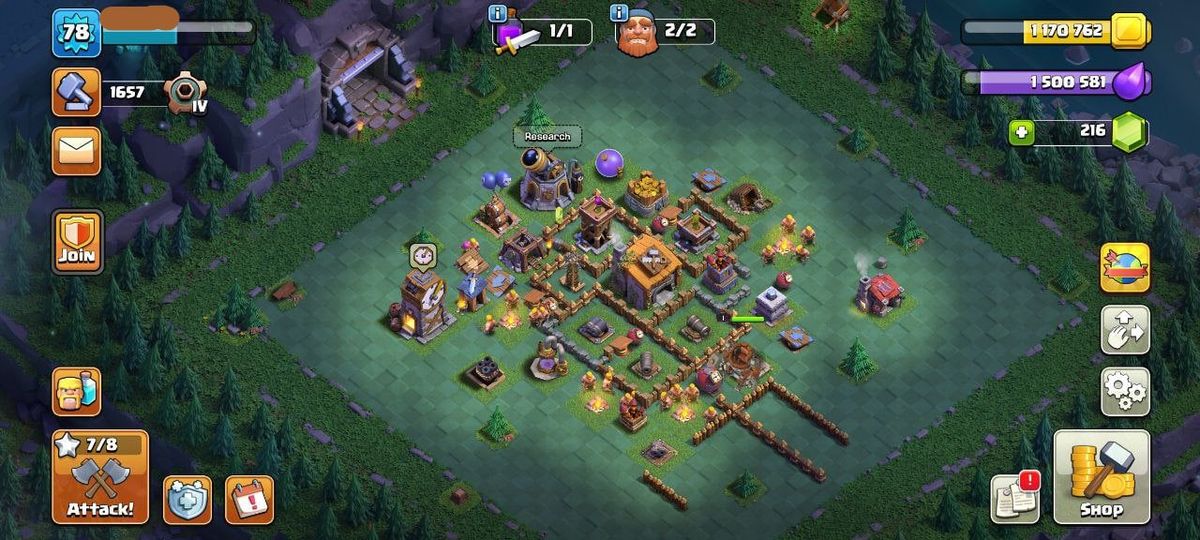This screenshot has height=540, width=1200.
Task: Open the Shop
Action: pos(1101,478)
